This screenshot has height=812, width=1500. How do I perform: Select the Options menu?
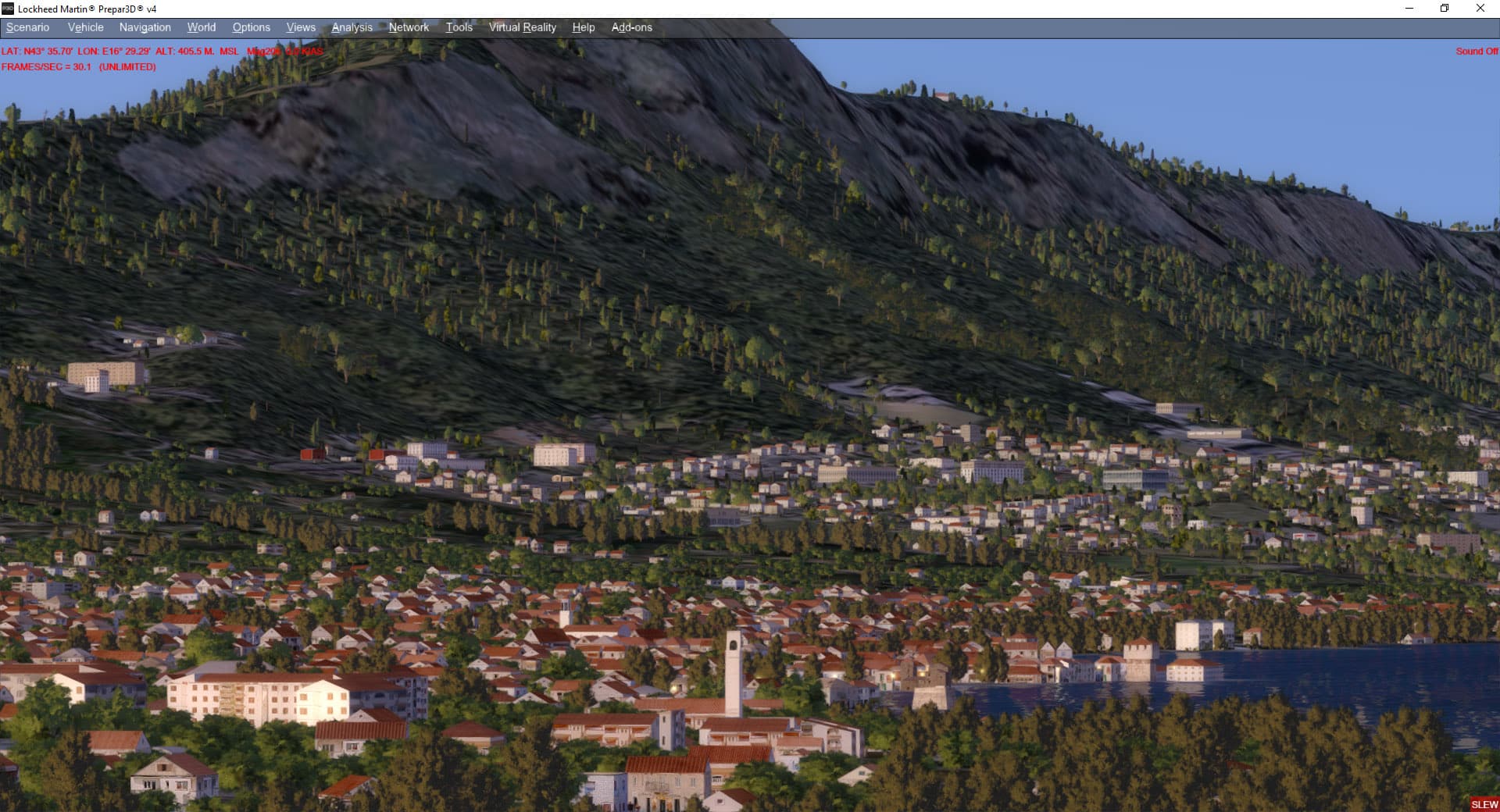coord(251,27)
